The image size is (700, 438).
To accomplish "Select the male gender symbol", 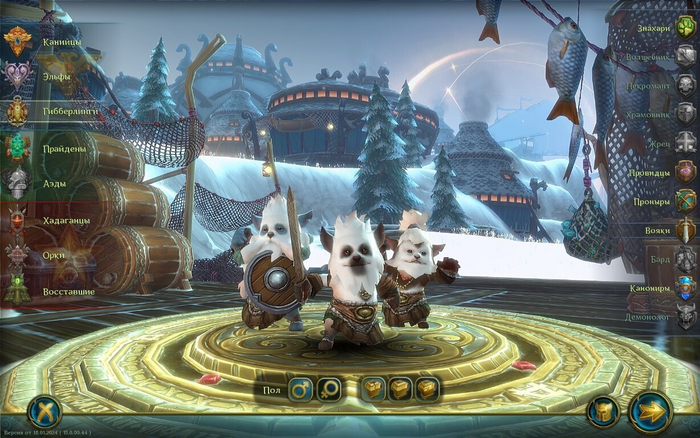I will tap(300, 388).
